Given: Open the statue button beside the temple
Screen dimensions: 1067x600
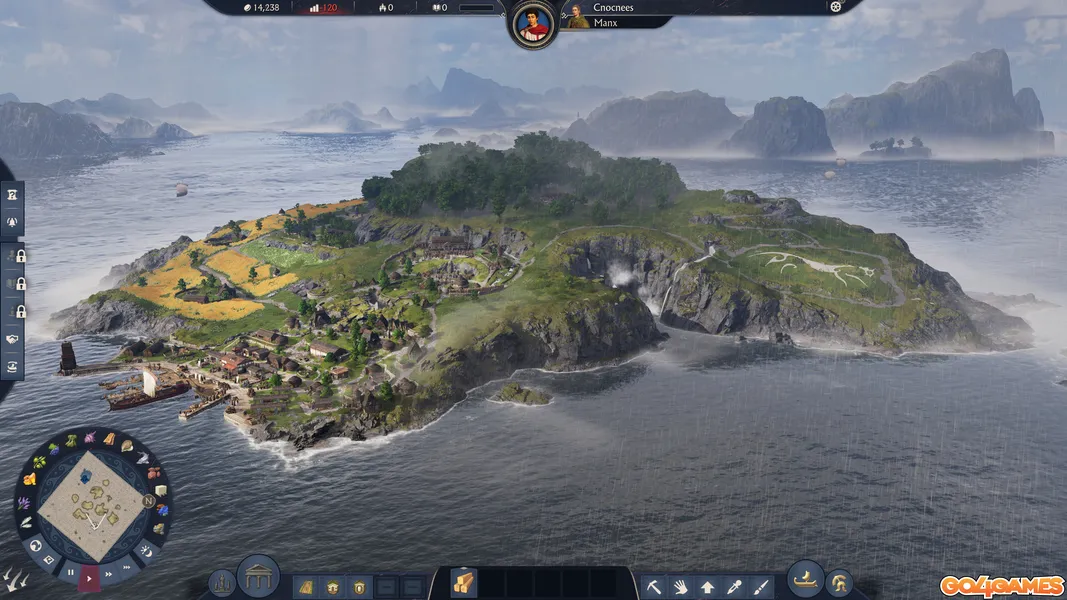Looking at the screenshot, I should click(222, 583).
